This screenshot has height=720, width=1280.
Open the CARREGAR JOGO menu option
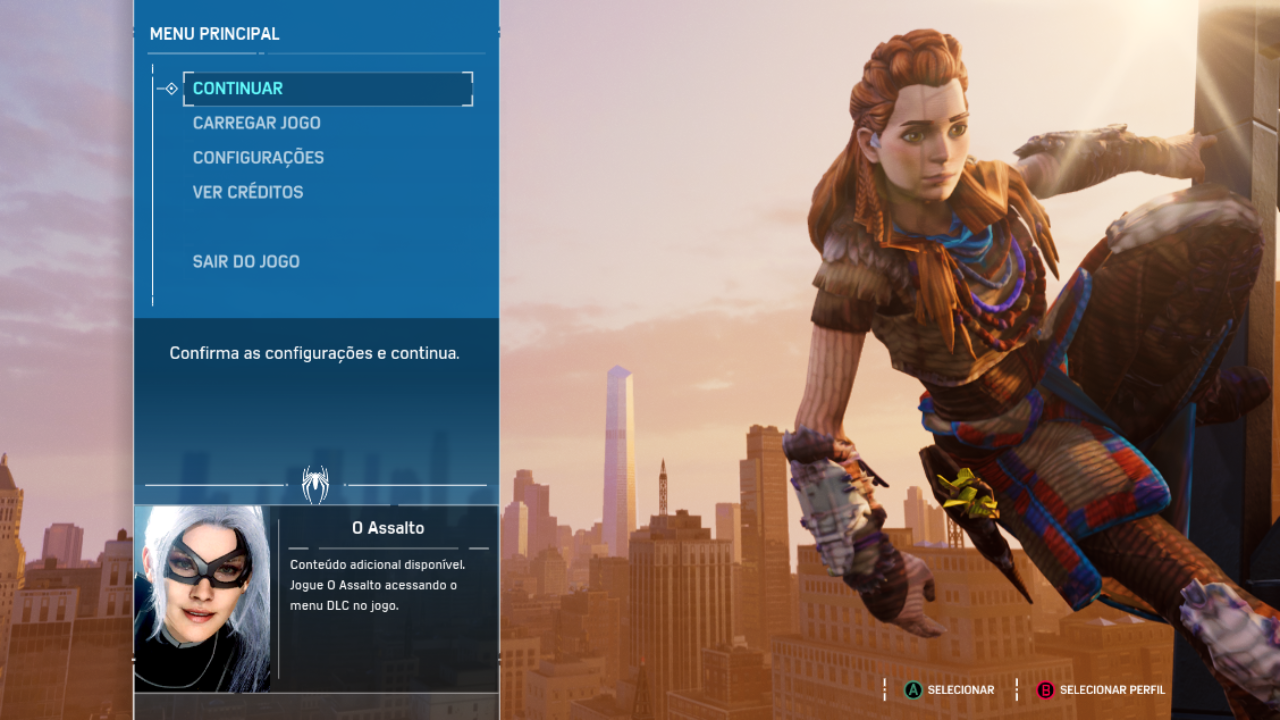tap(256, 122)
